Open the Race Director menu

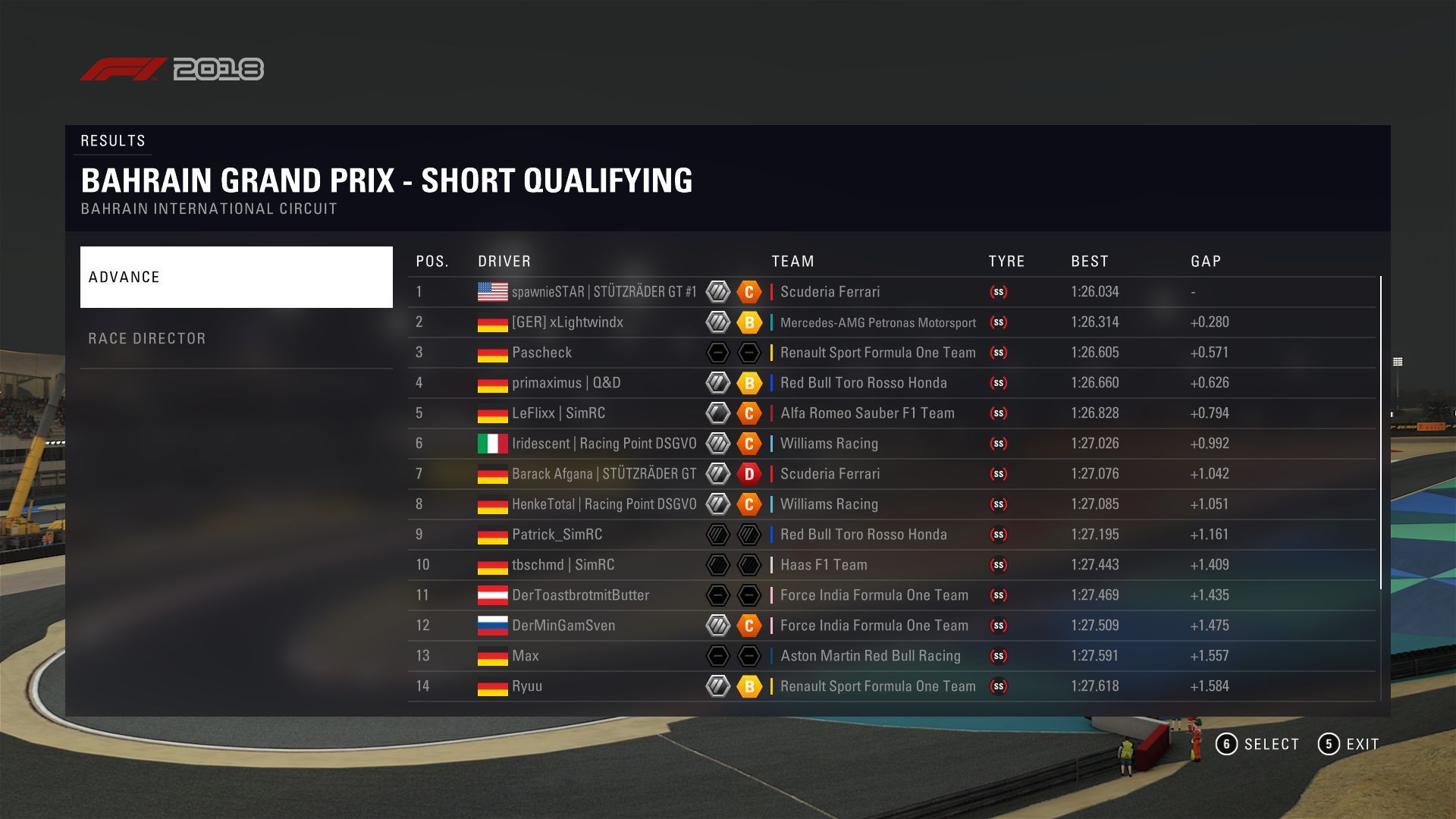pyautogui.click(x=236, y=338)
